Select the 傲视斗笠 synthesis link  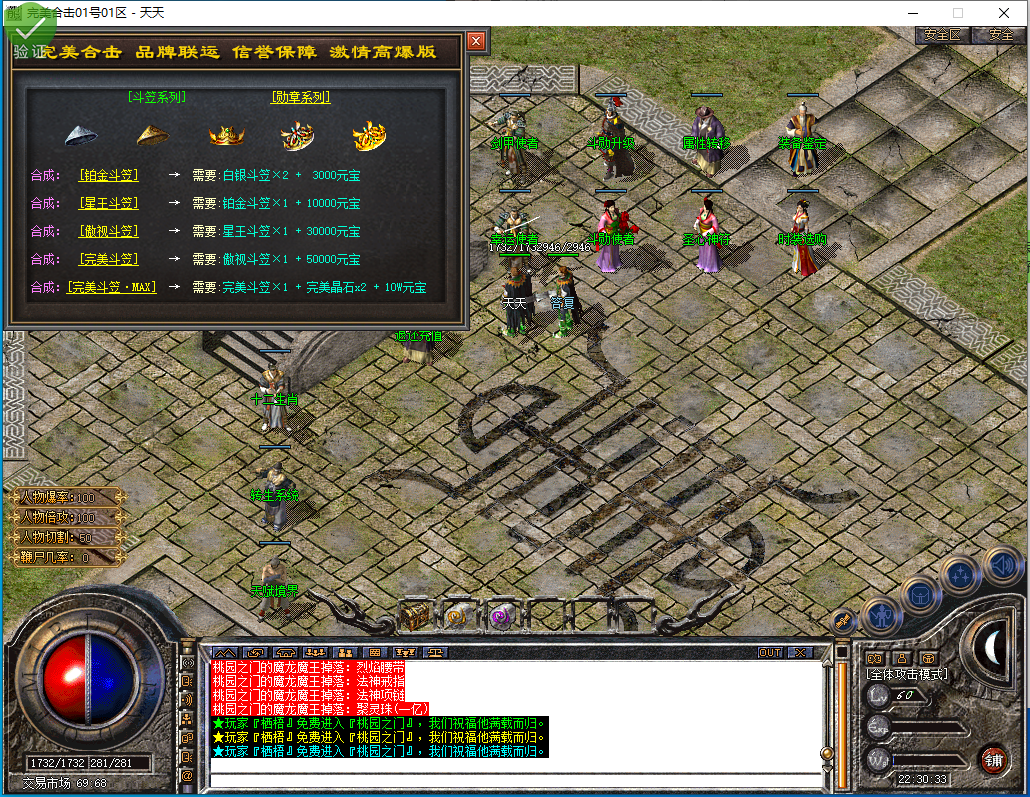pyautogui.click(x=109, y=231)
